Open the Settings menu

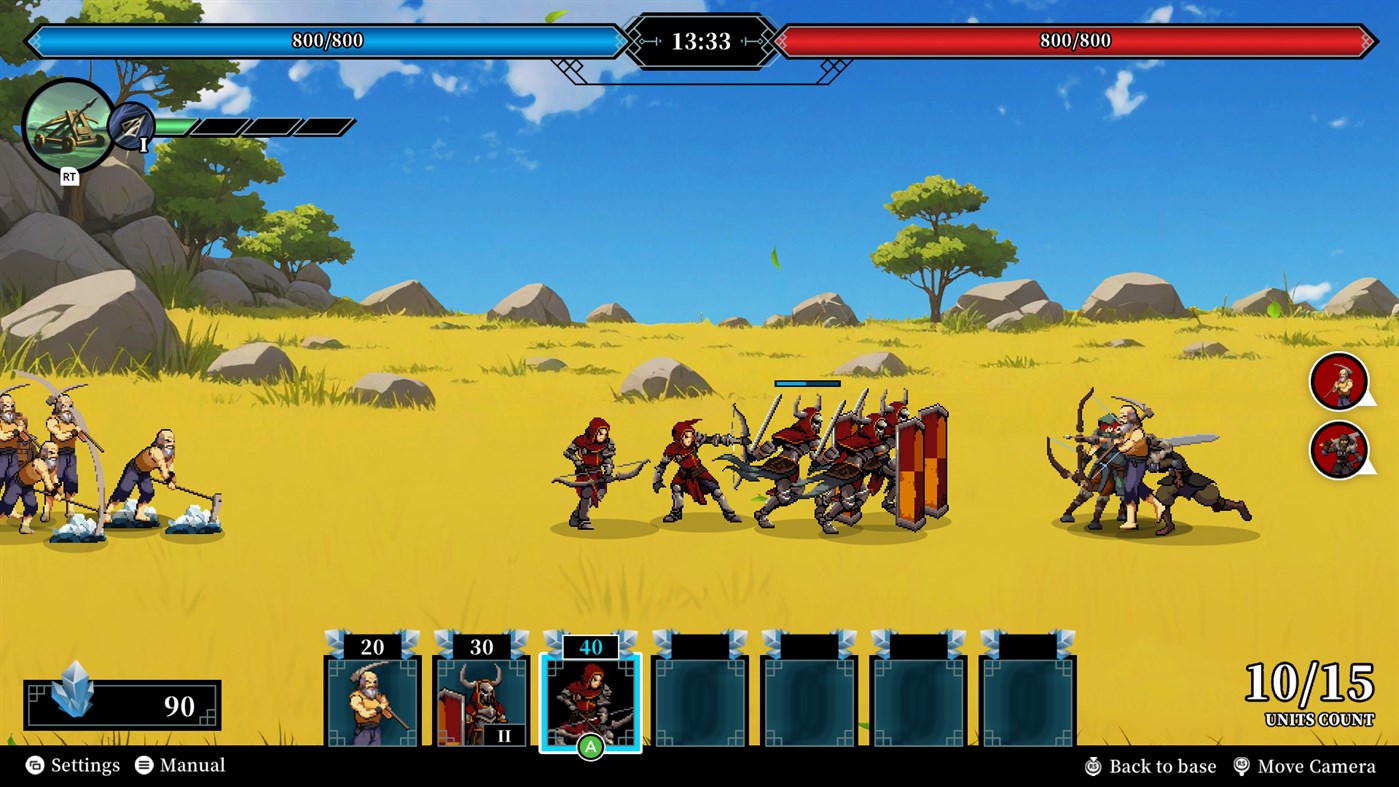(x=87, y=765)
